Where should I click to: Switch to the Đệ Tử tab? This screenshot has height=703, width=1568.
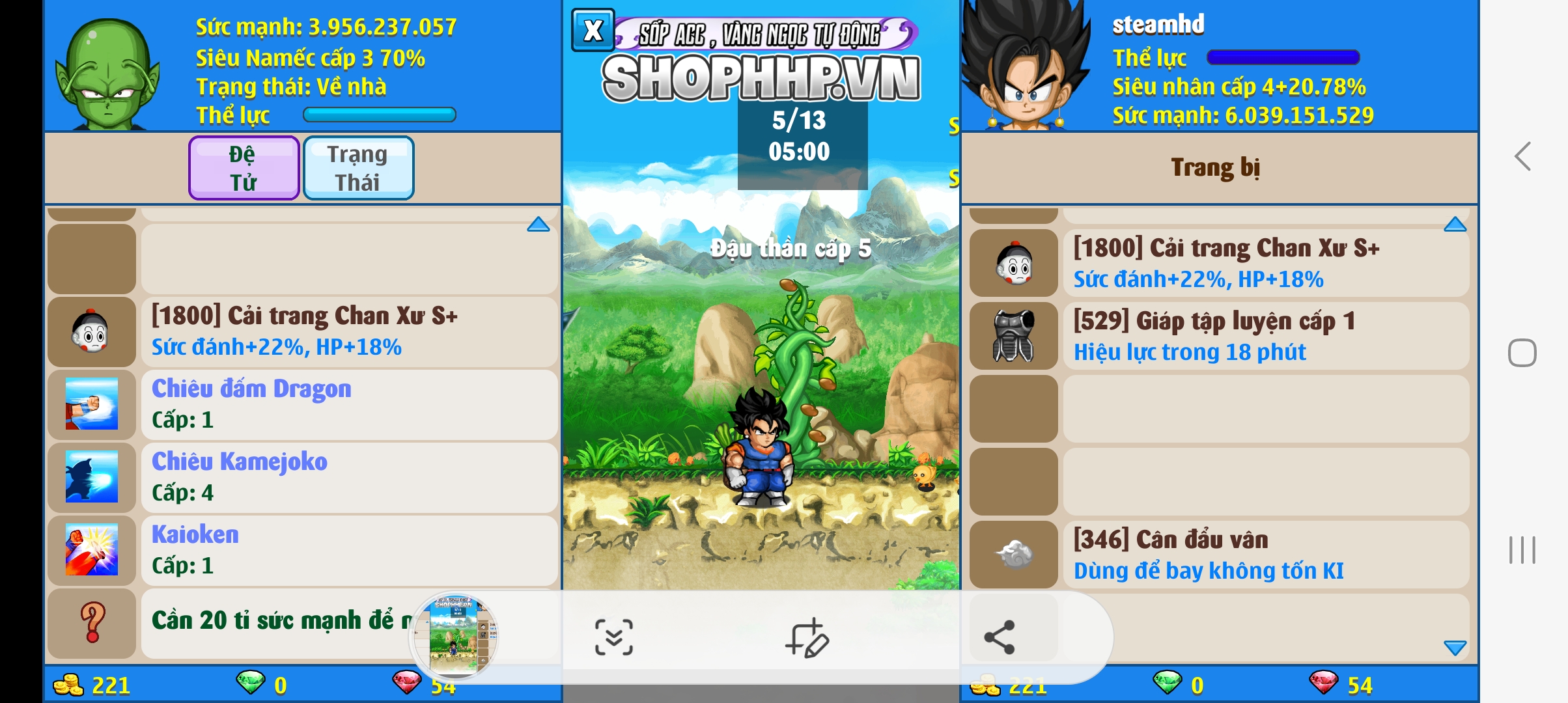(x=243, y=167)
